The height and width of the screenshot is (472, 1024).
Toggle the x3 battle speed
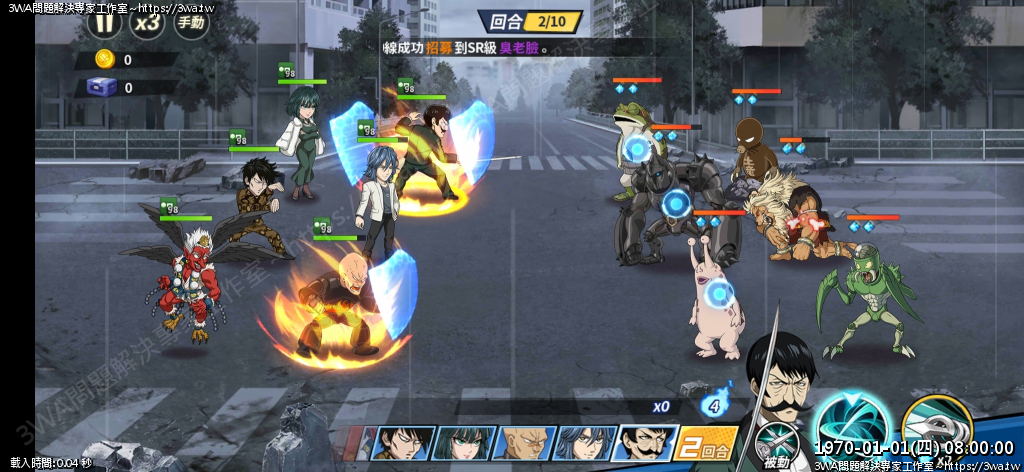(x=148, y=22)
